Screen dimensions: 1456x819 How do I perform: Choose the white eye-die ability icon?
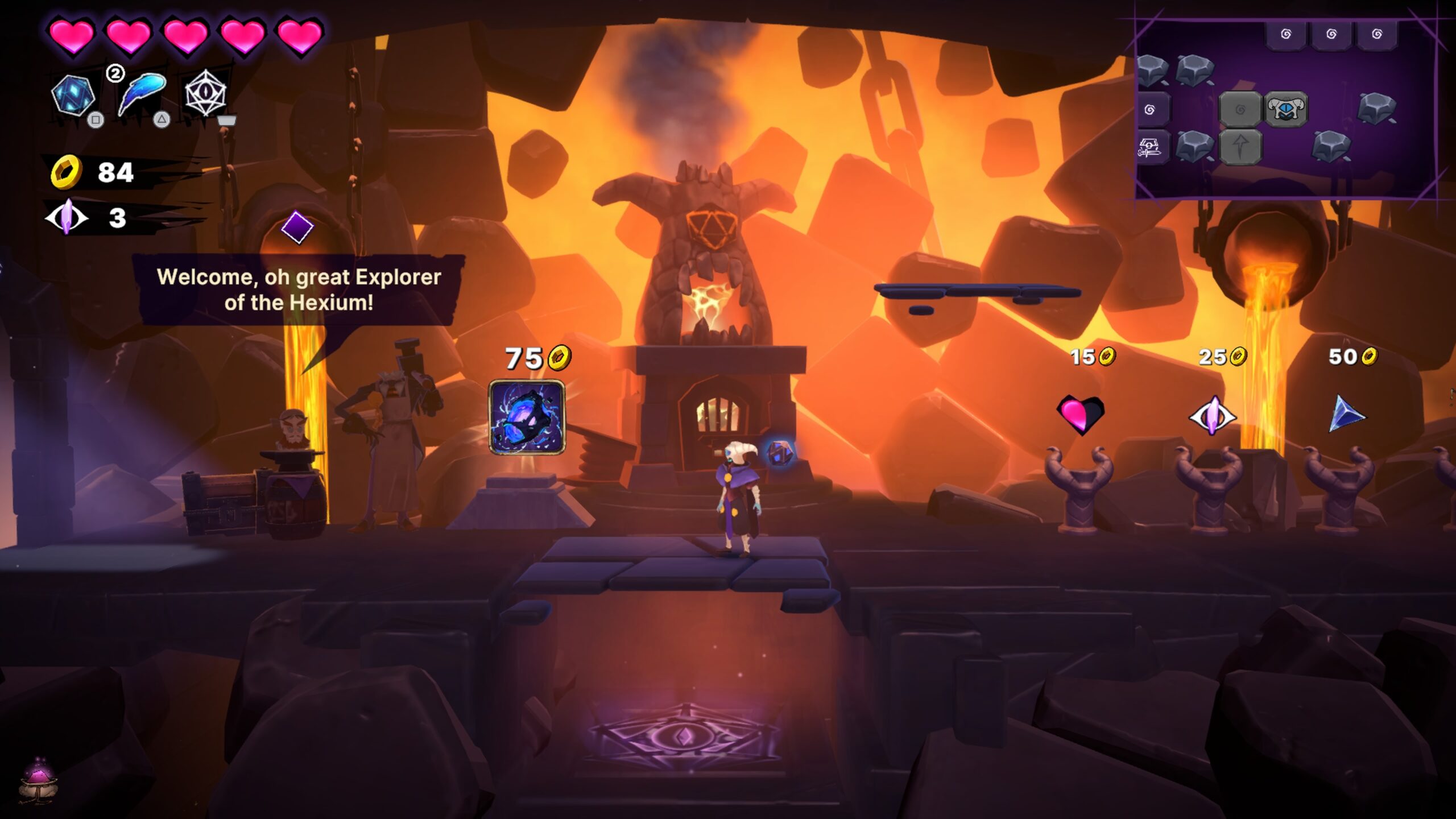pos(205,93)
